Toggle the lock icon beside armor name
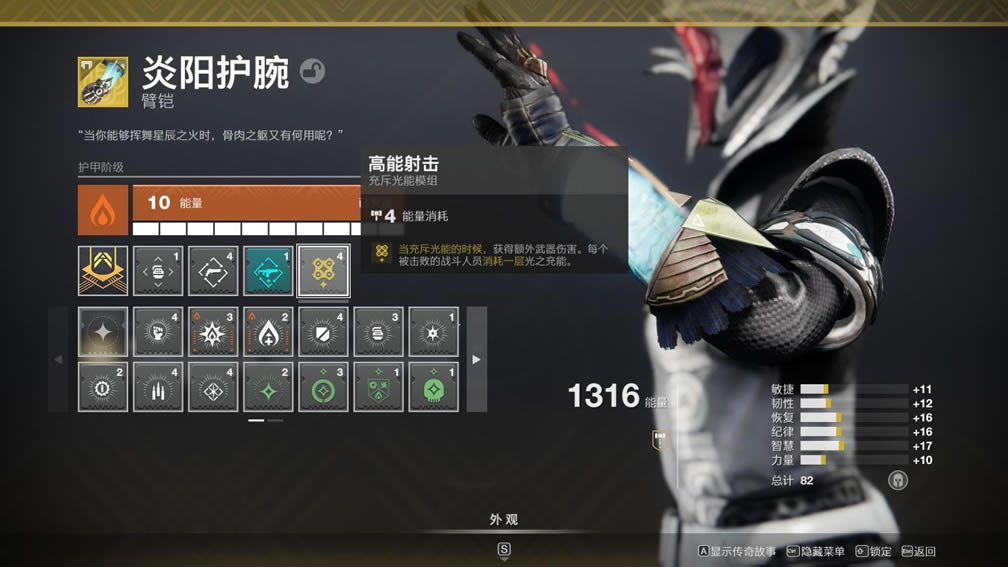Screen dimensions: 1008x567 pos(312,72)
